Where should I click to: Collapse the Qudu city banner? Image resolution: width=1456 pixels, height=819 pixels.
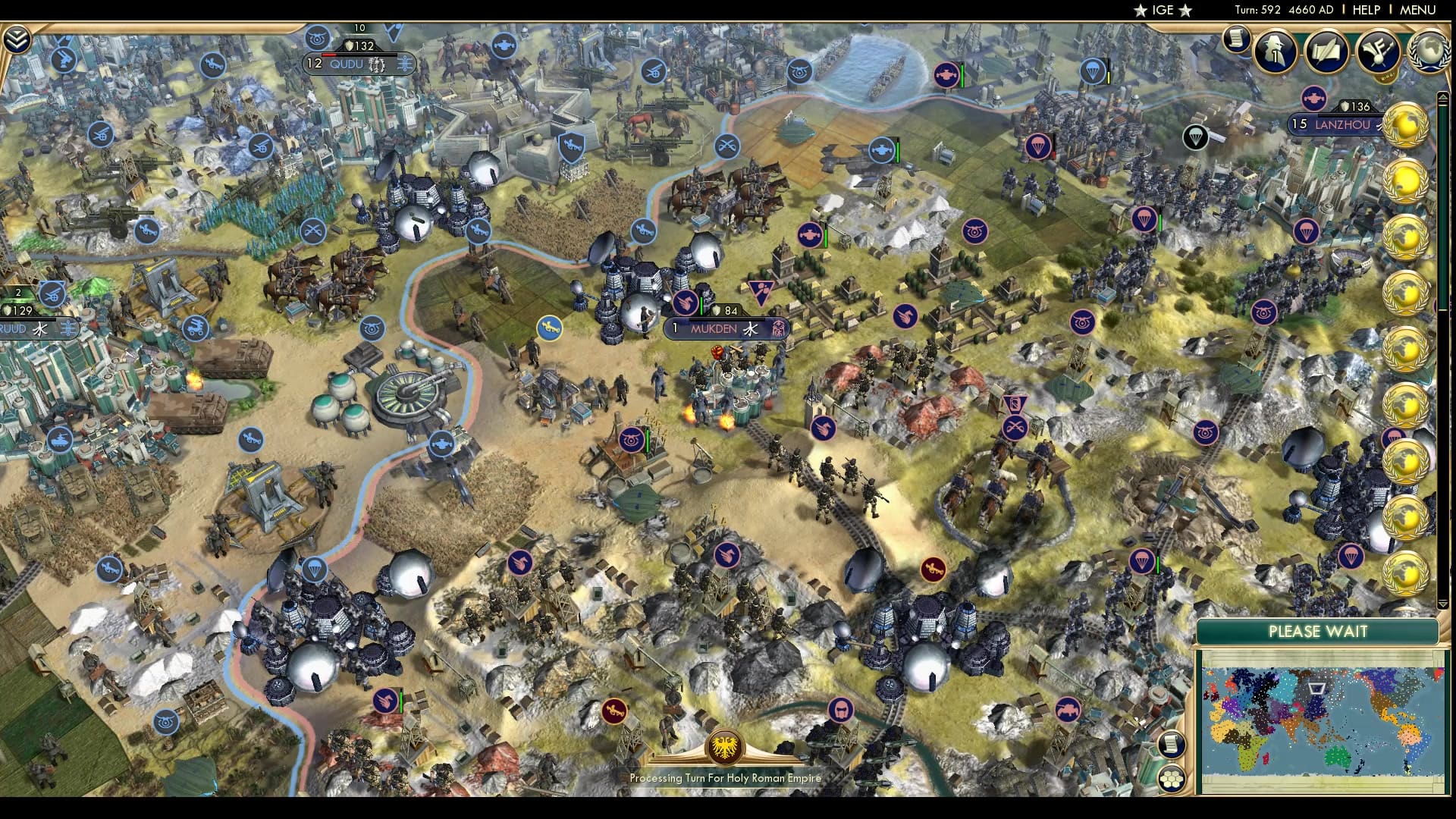click(349, 64)
